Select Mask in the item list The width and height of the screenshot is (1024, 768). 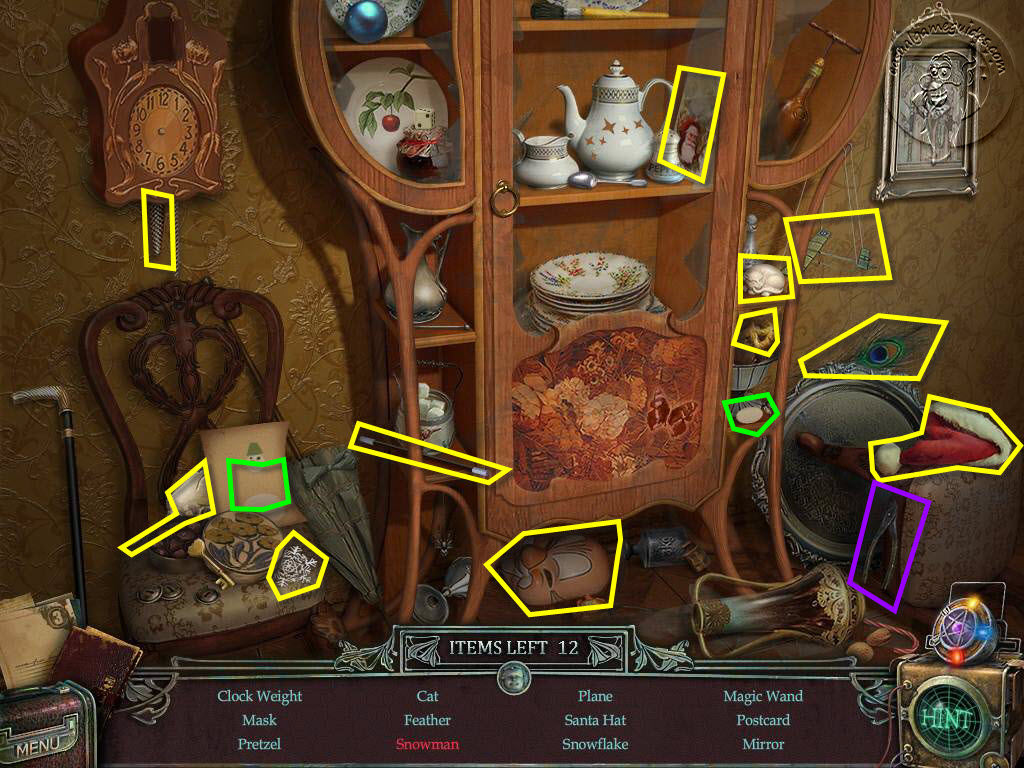(259, 720)
